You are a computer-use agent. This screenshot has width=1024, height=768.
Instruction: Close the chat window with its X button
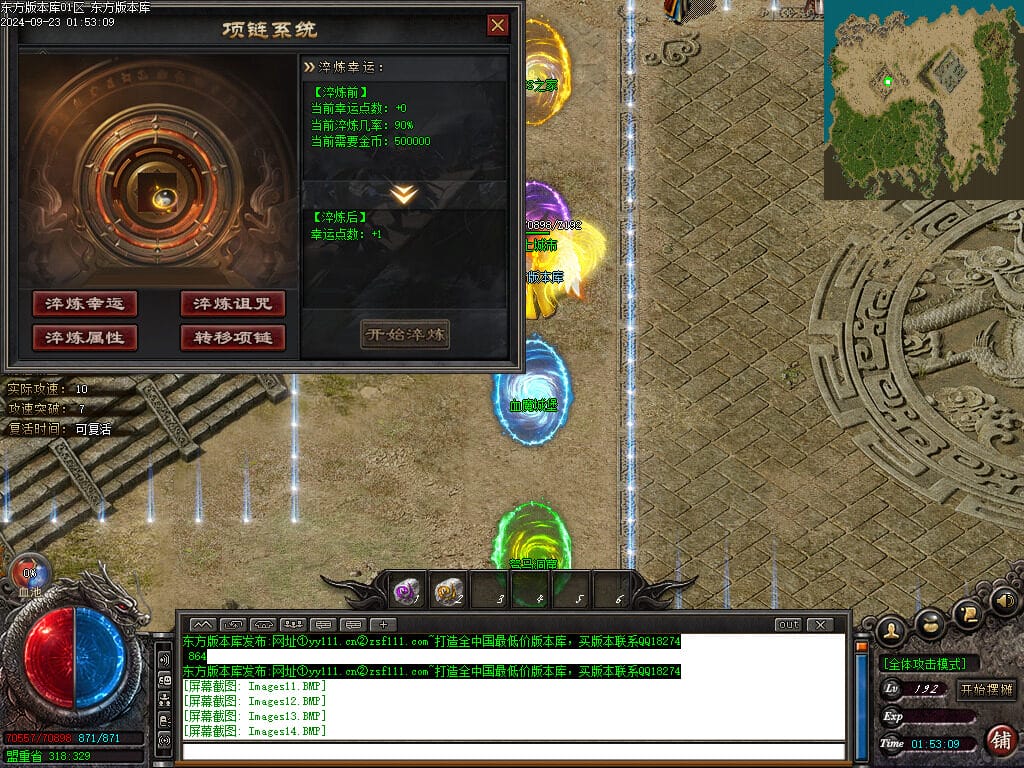pyautogui.click(x=820, y=625)
